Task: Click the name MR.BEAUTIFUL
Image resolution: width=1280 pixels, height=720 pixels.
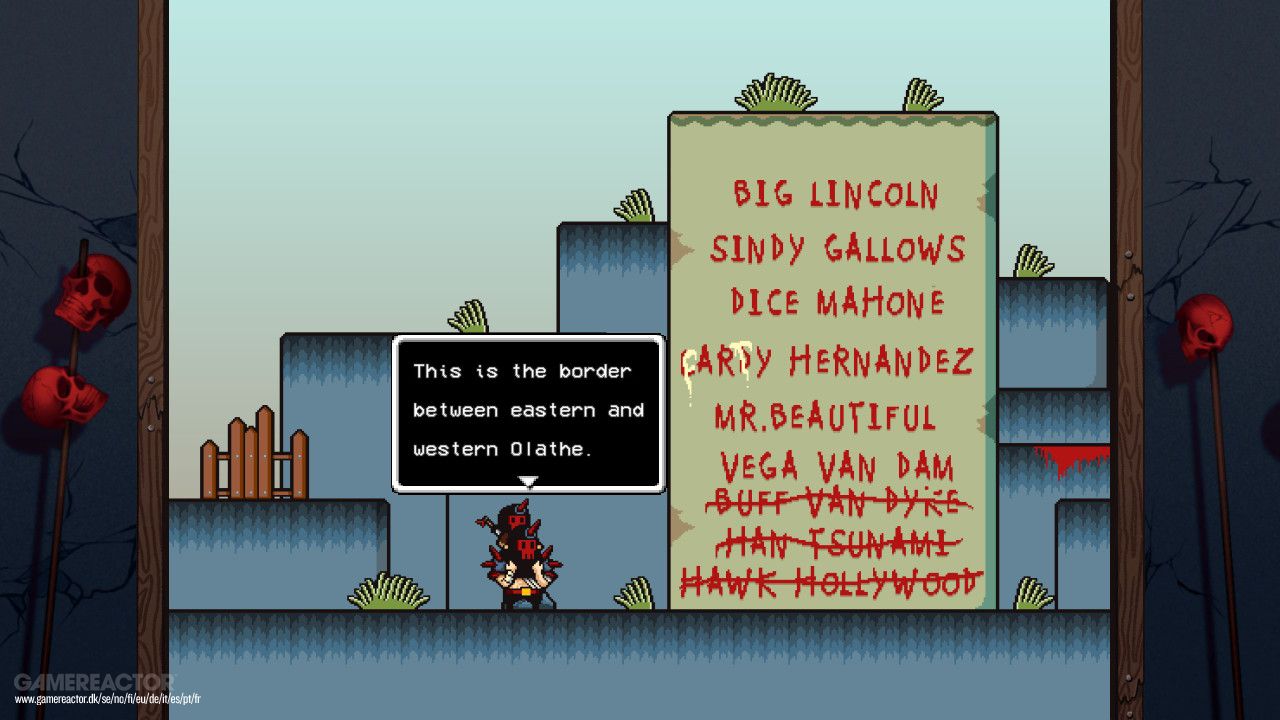Action: 827,417
